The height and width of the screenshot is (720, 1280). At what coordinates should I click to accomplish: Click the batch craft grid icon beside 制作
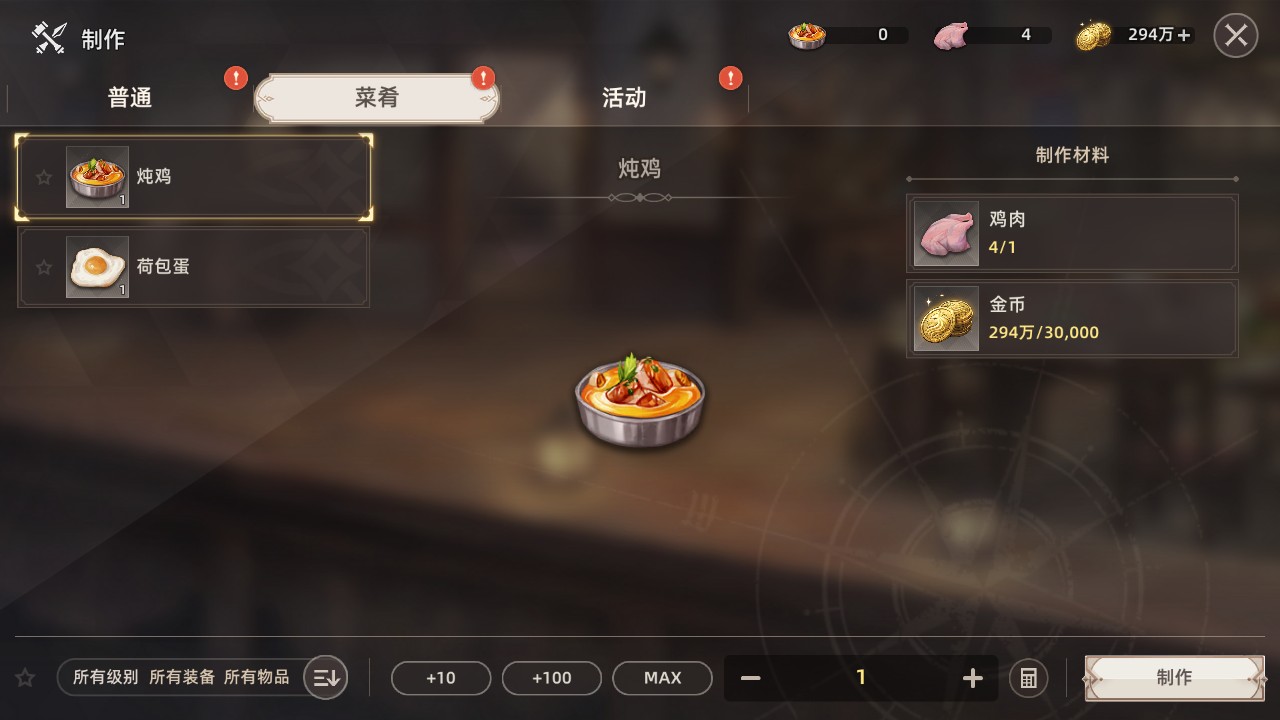coord(1028,677)
